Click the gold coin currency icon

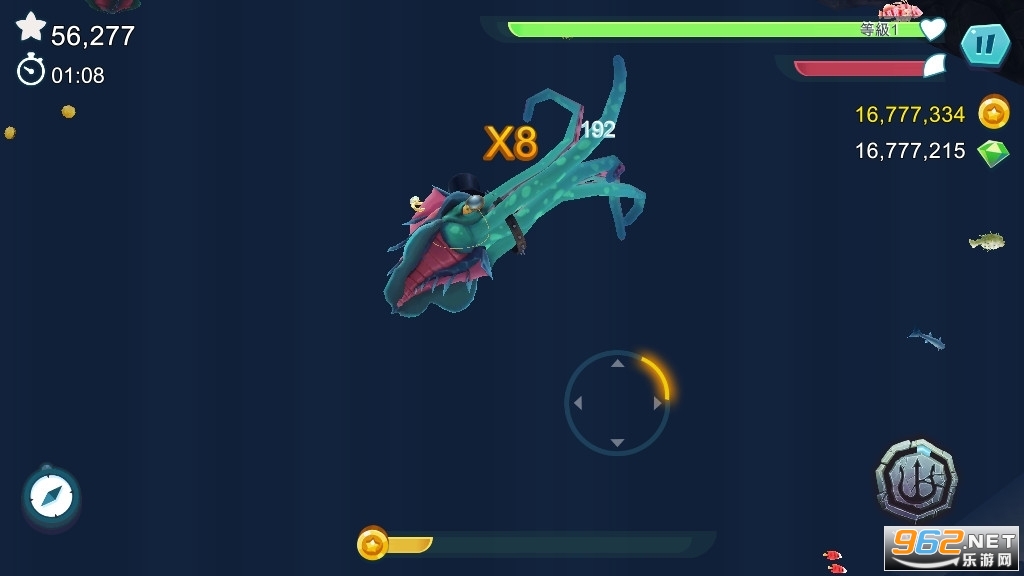pyautogui.click(x=993, y=113)
